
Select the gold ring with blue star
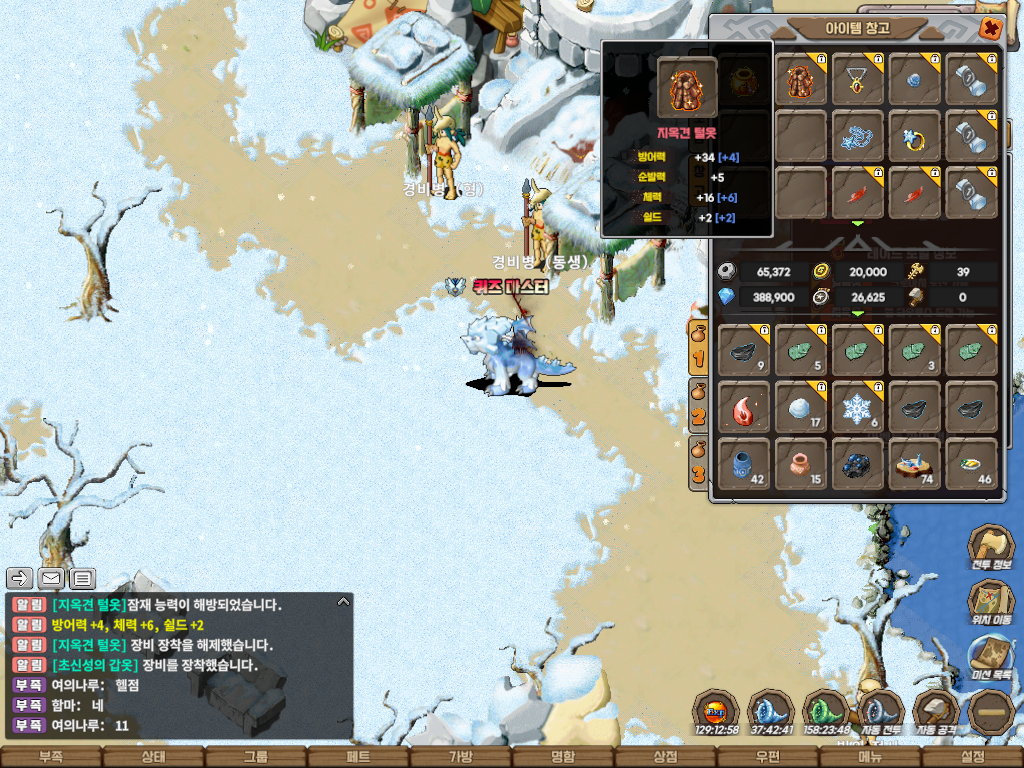915,137
